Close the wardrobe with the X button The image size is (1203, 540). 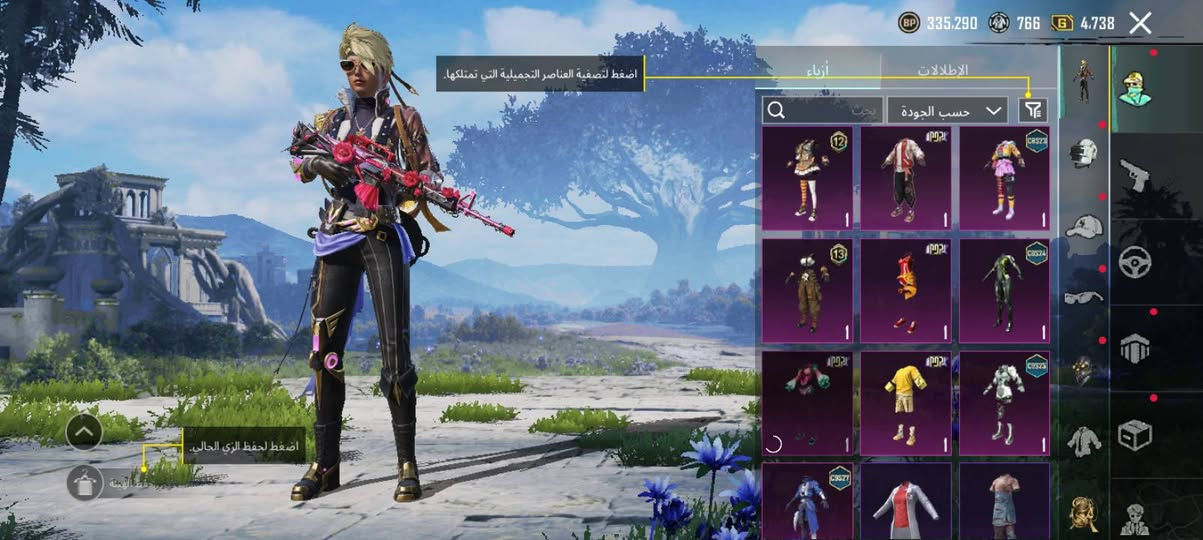1140,23
